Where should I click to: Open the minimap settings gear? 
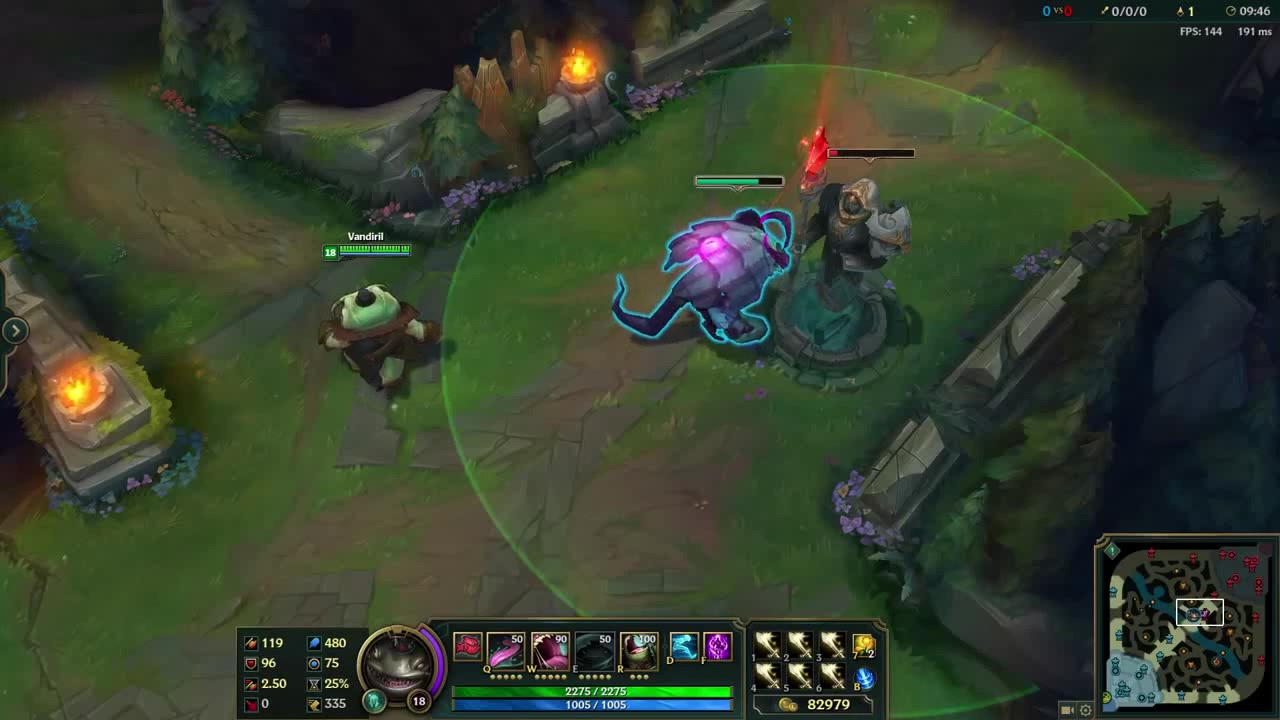pos(1085,708)
